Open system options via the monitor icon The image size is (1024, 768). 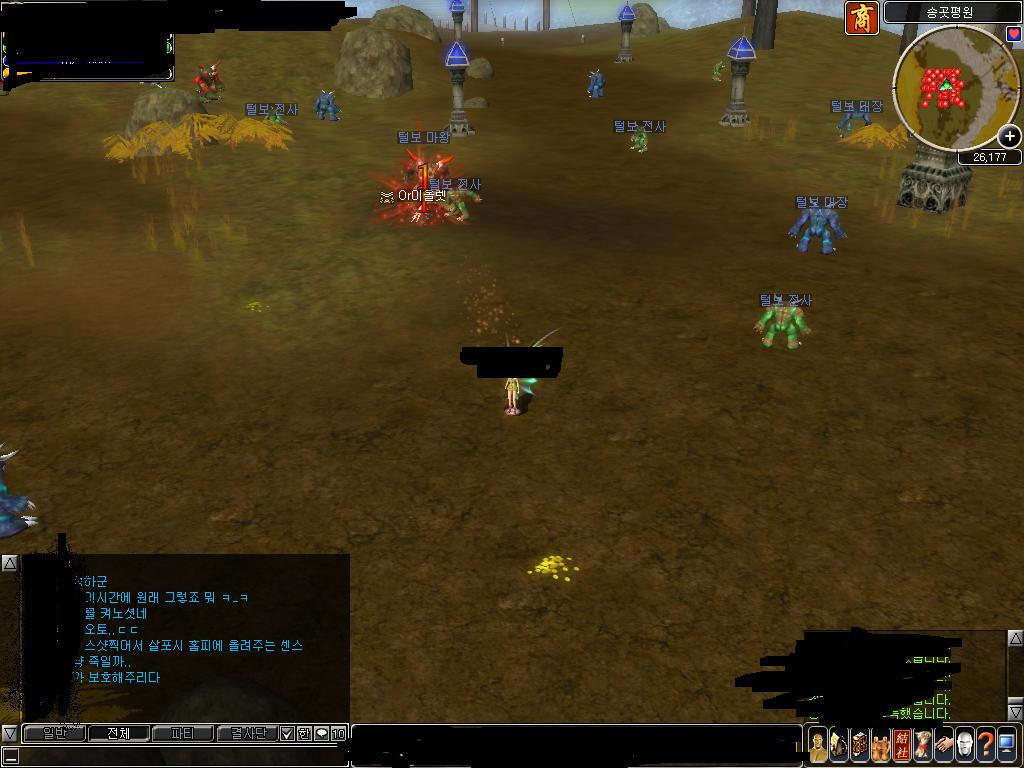(x=1007, y=745)
